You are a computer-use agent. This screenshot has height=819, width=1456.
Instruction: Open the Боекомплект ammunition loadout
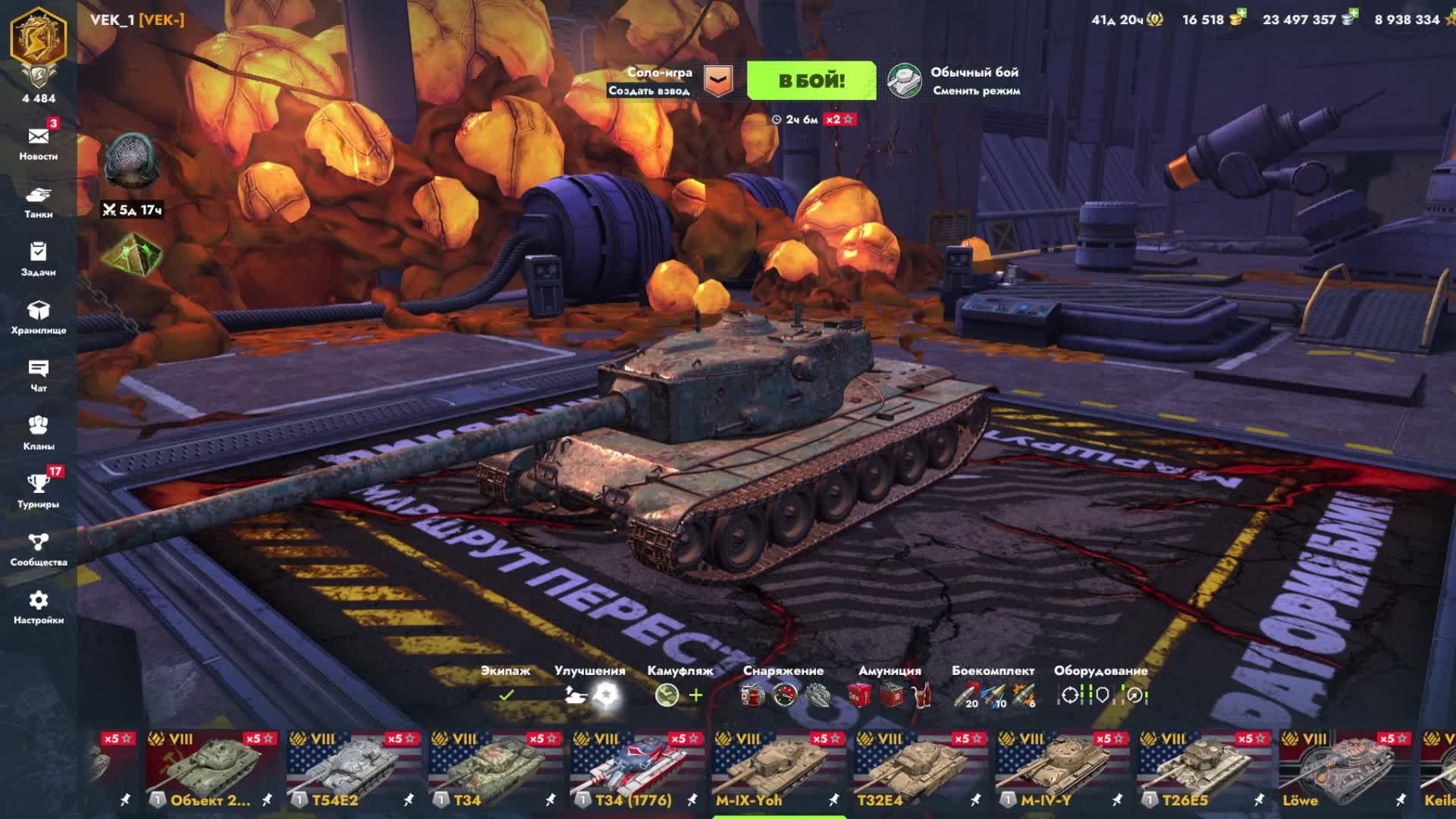[x=993, y=695]
